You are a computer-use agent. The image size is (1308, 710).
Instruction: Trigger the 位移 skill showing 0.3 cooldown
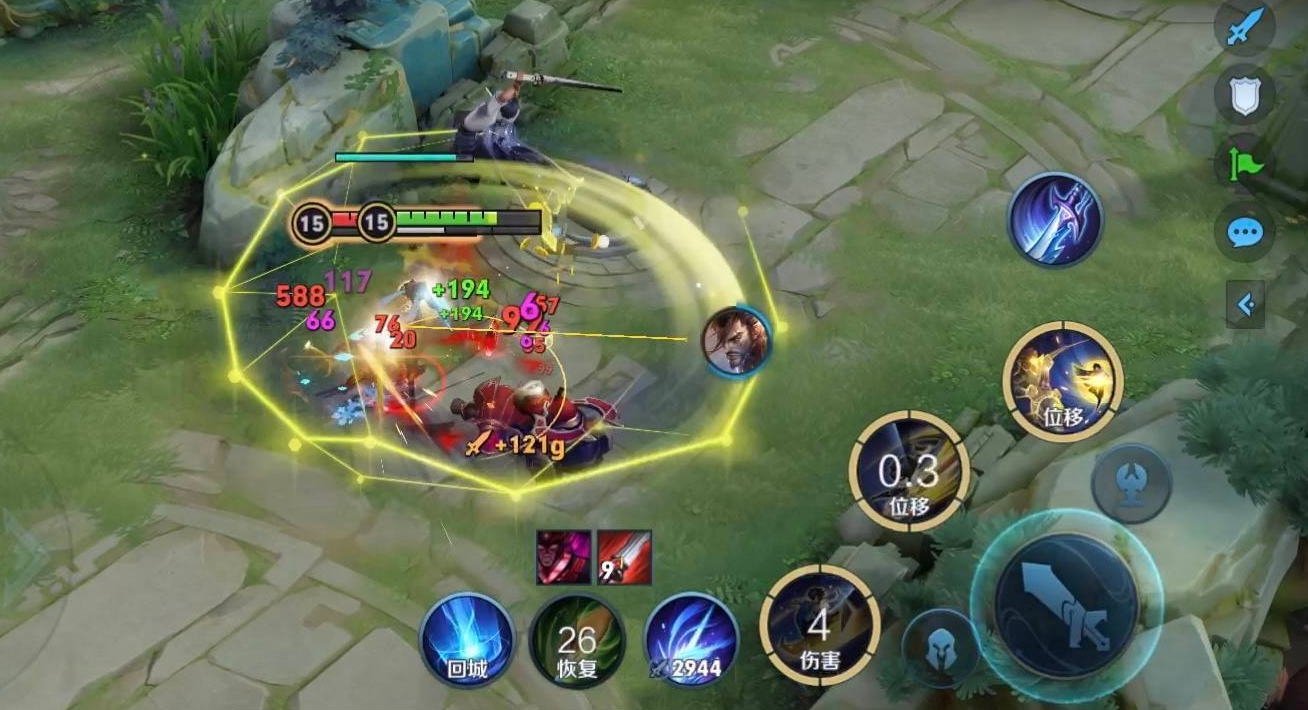pos(908,471)
